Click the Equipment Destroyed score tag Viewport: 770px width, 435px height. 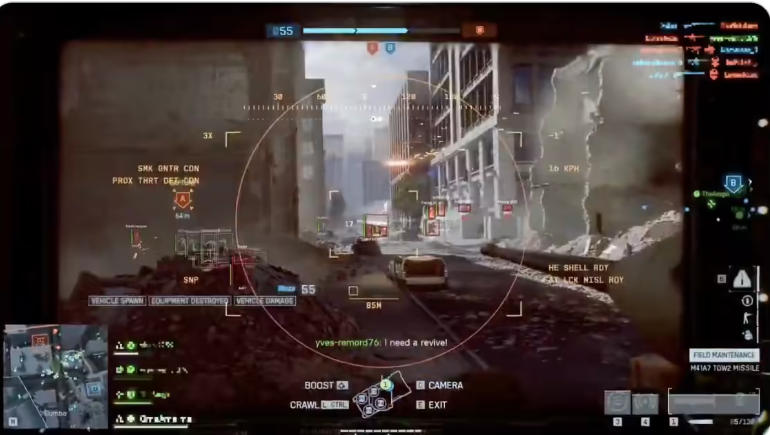point(189,300)
